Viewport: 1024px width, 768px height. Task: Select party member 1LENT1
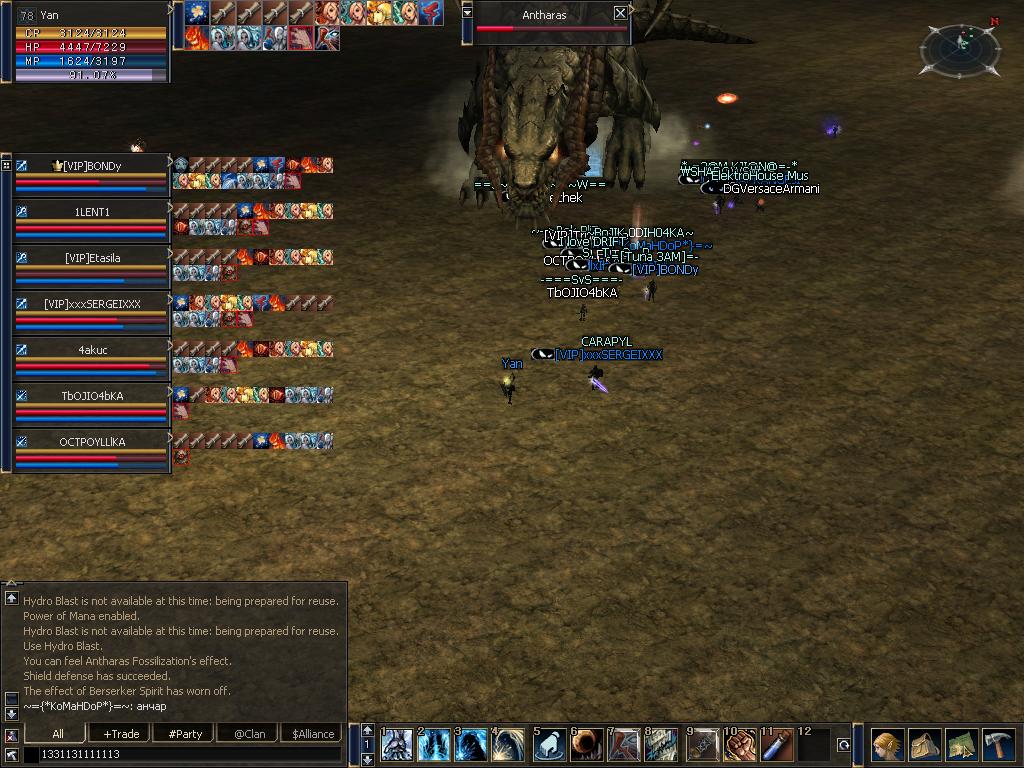point(92,212)
